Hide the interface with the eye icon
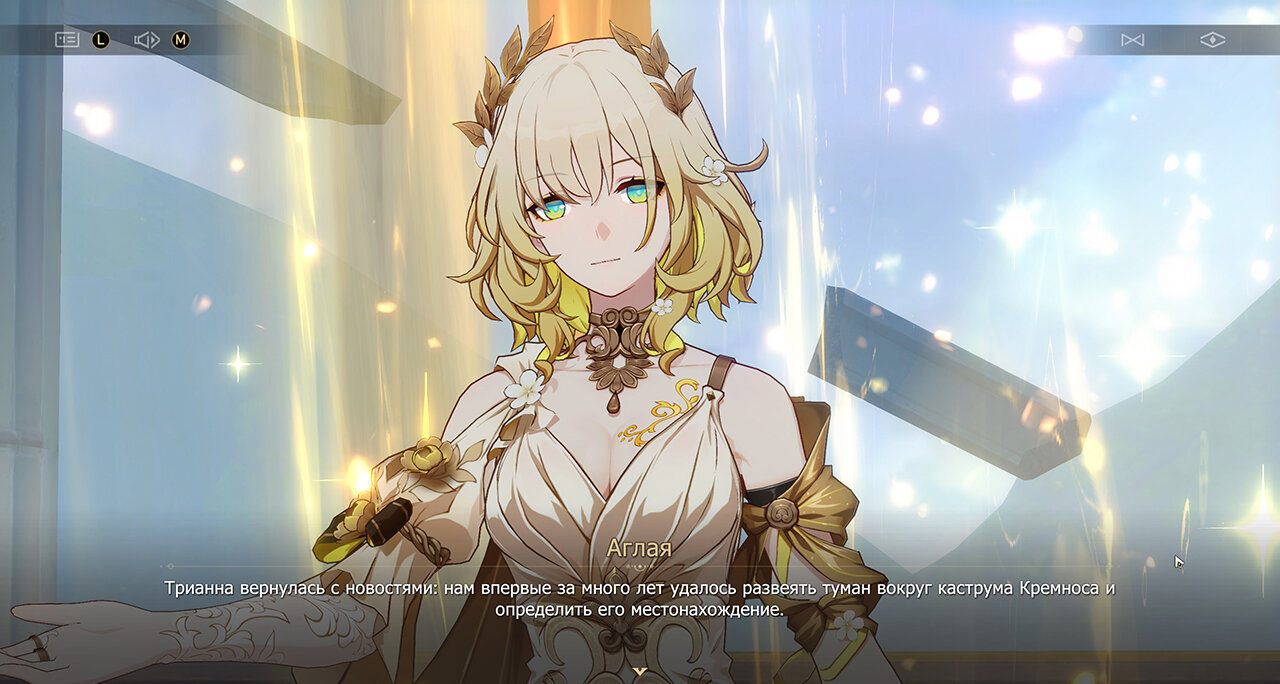This screenshot has height=684, width=1280. [1212, 40]
